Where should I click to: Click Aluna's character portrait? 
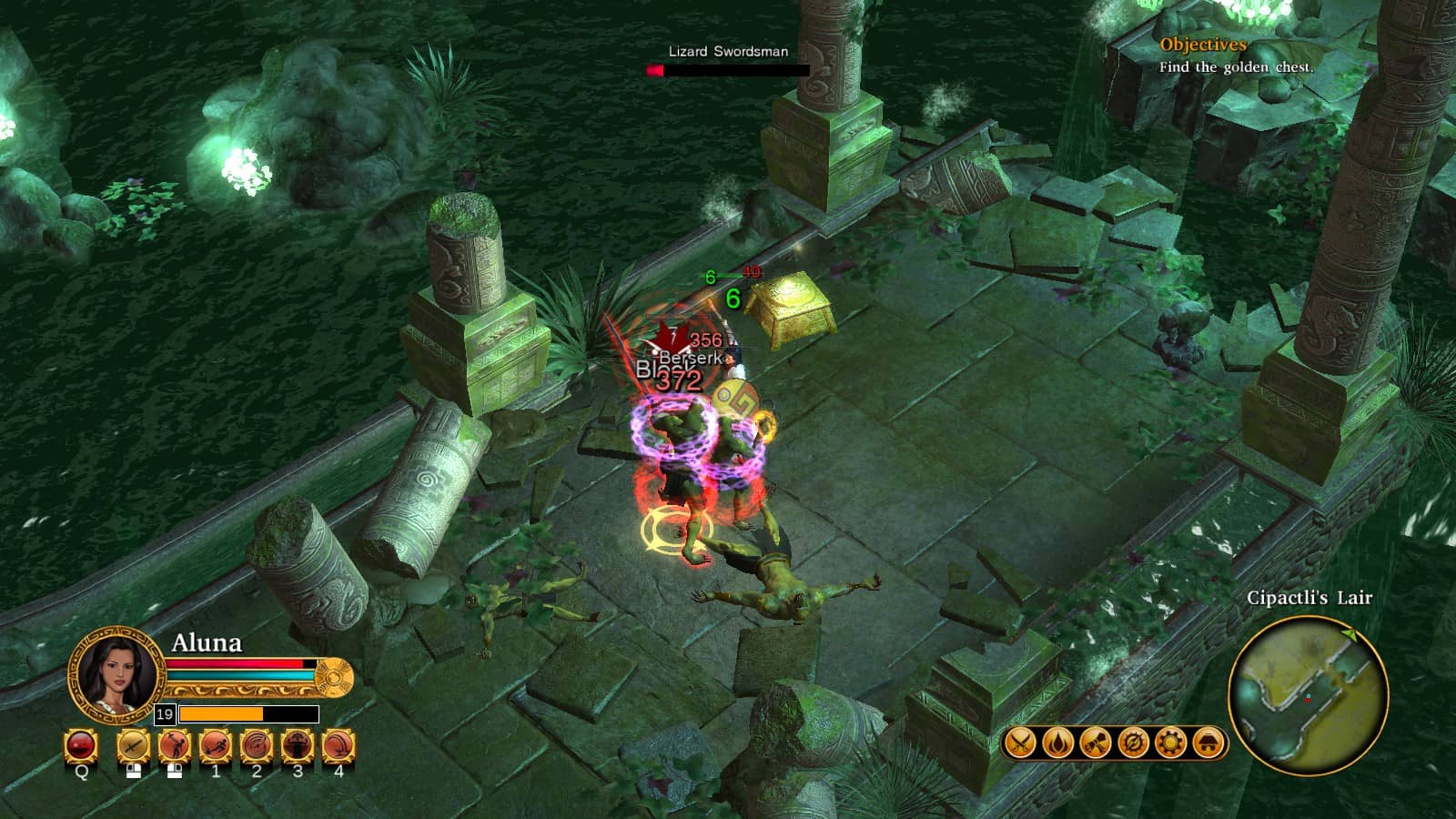116,675
